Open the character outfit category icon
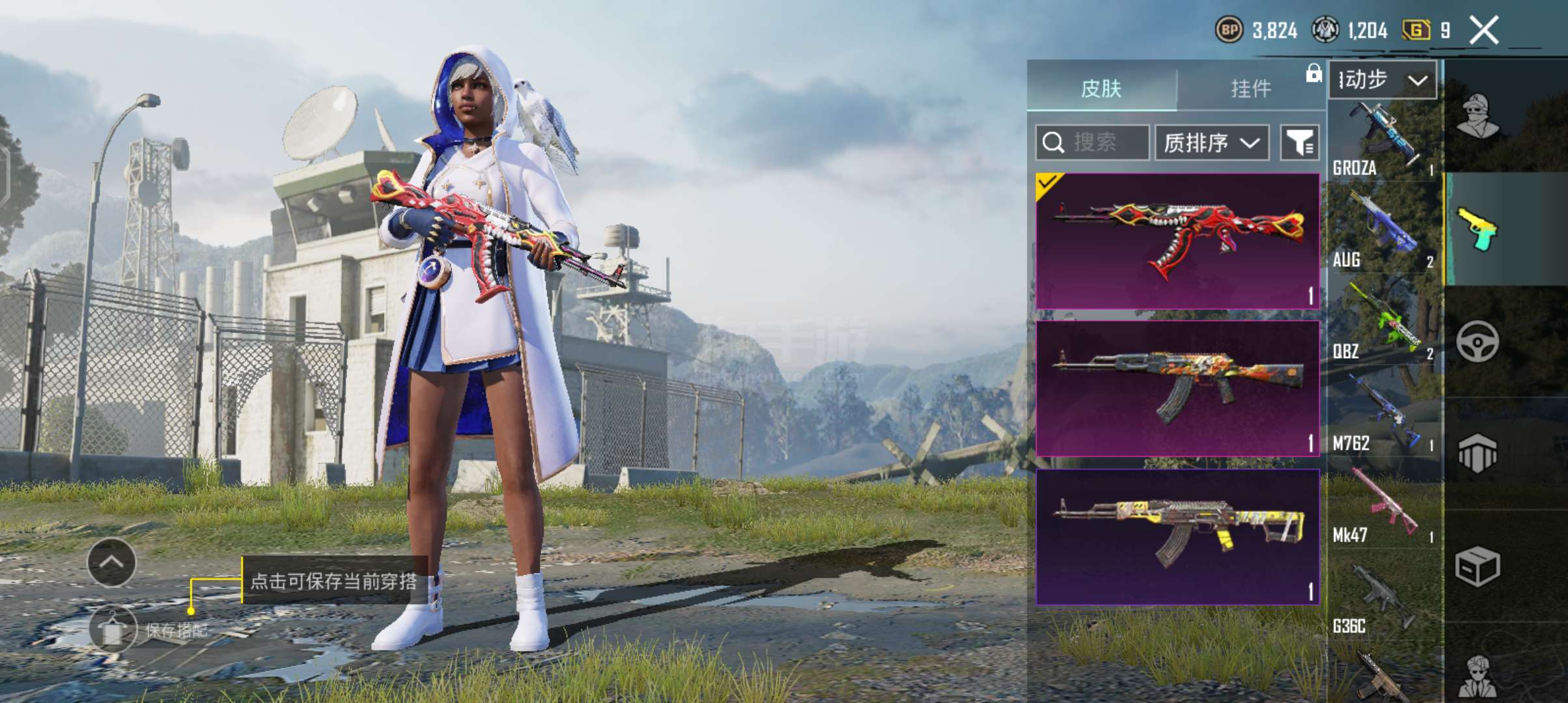 1477,117
